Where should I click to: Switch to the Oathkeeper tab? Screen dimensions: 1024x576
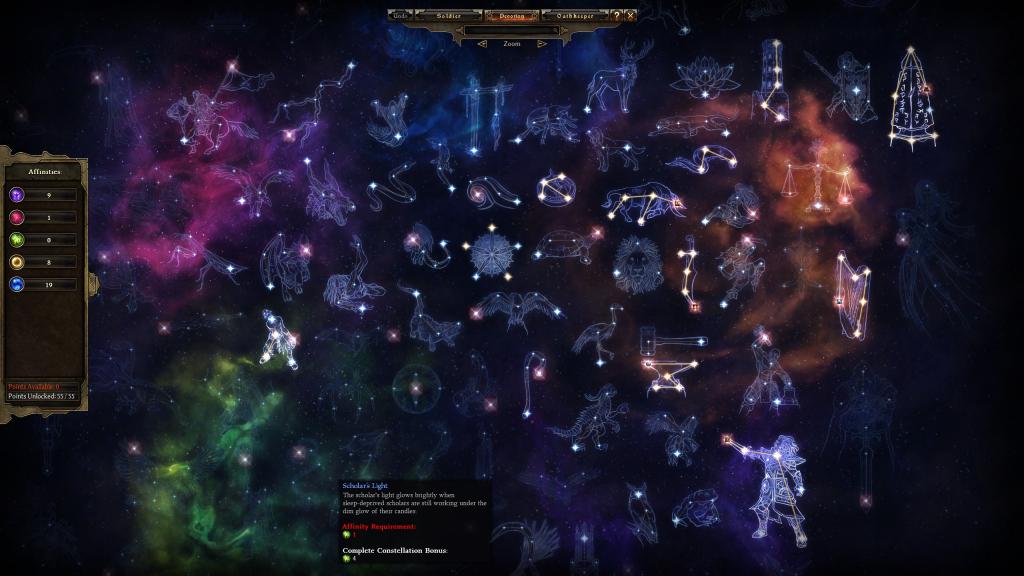[x=575, y=16]
